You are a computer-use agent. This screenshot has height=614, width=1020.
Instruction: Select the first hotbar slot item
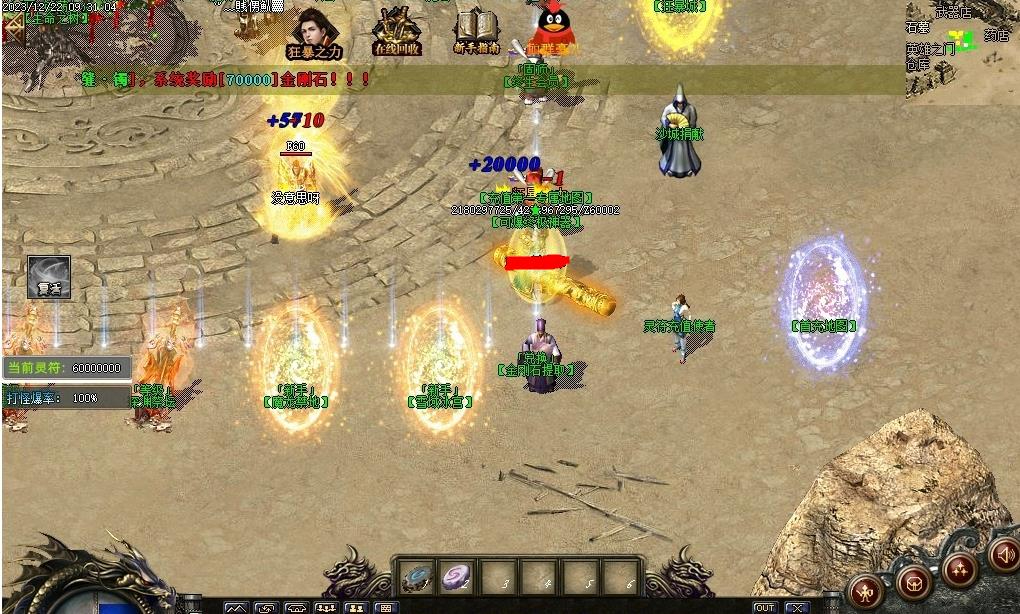(417, 577)
